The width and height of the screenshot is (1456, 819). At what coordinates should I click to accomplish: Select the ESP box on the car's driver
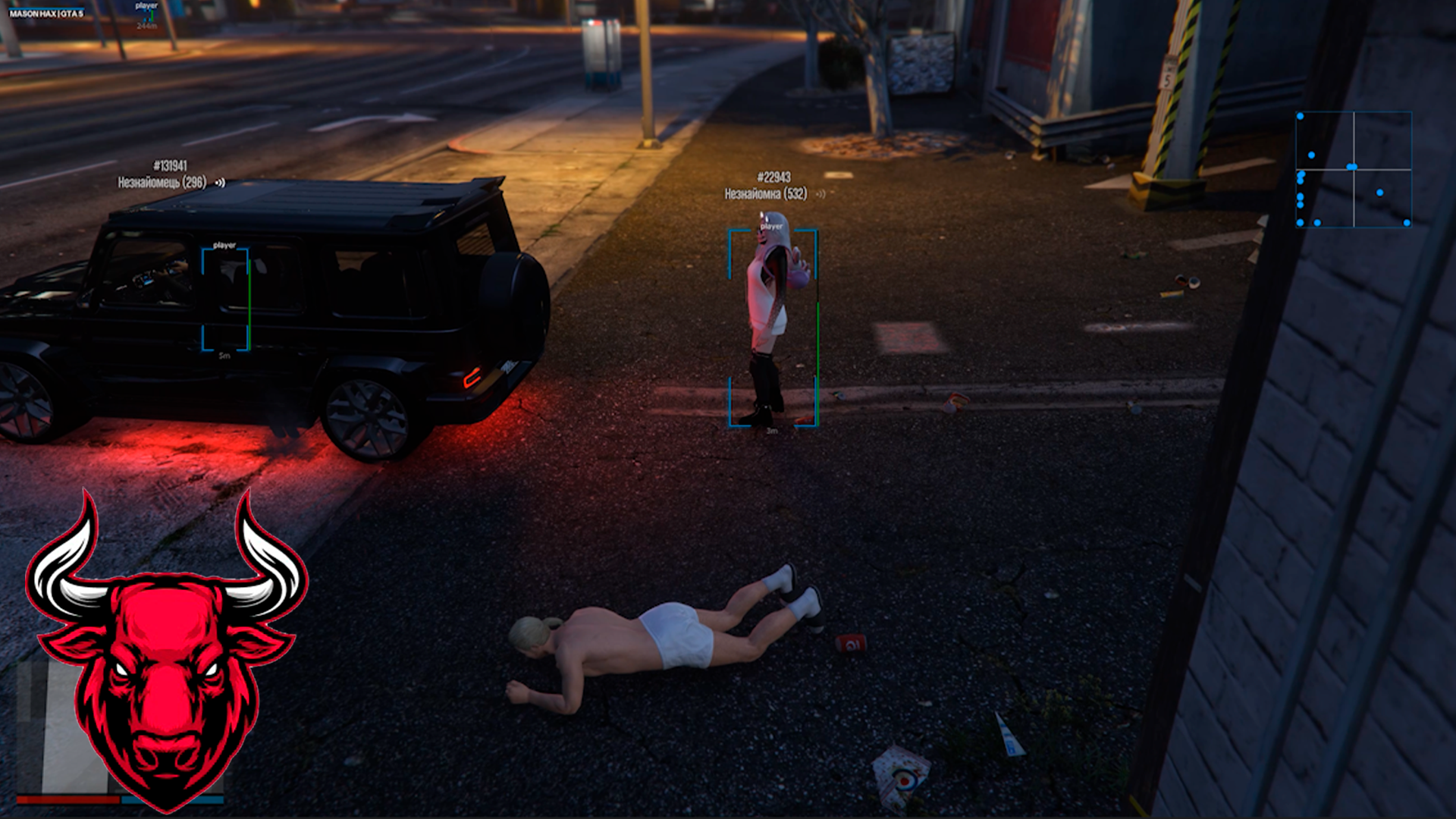(x=225, y=300)
